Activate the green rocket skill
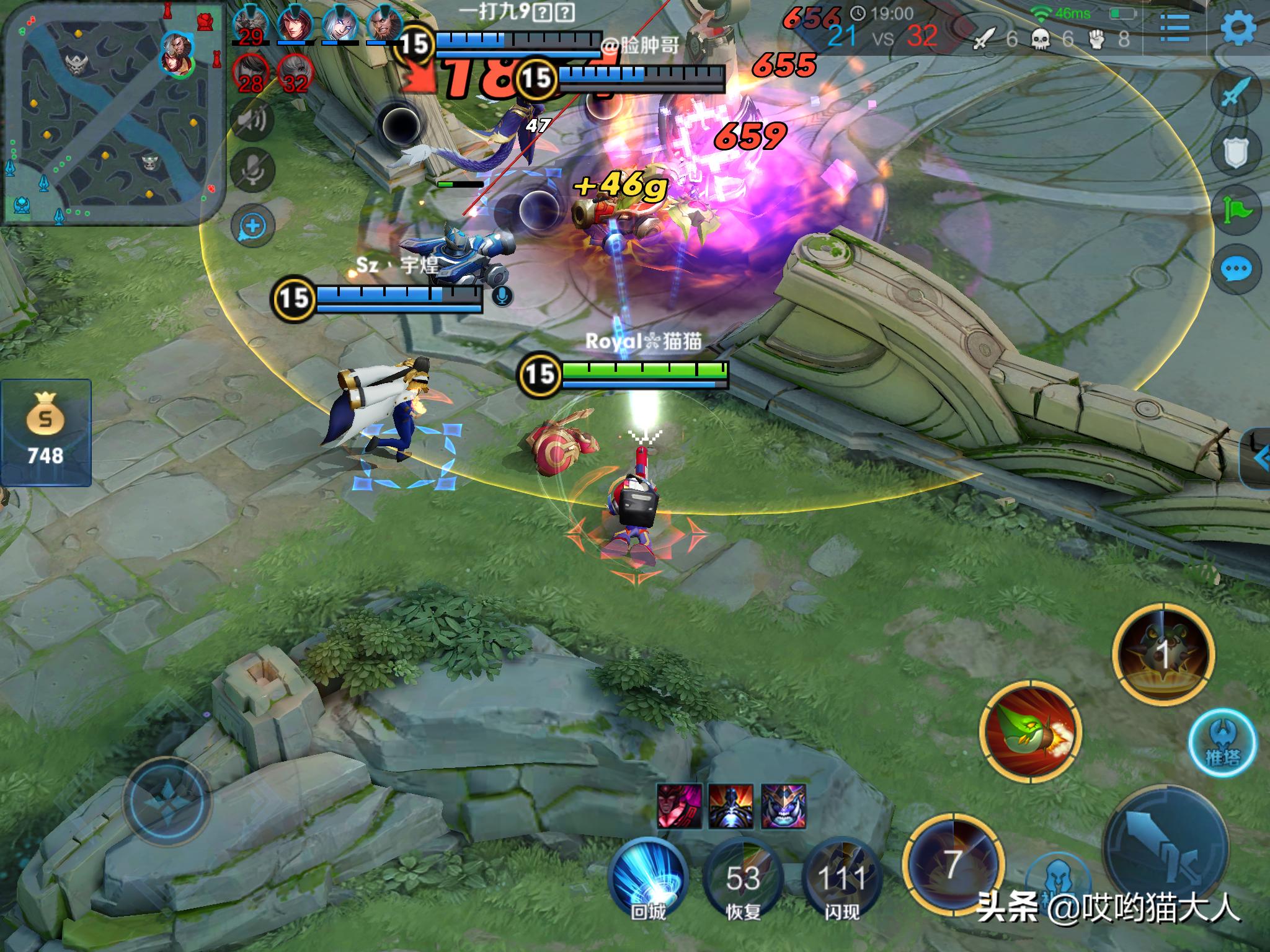The width and height of the screenshot is (1270, 952). [x=1030, y=730]
